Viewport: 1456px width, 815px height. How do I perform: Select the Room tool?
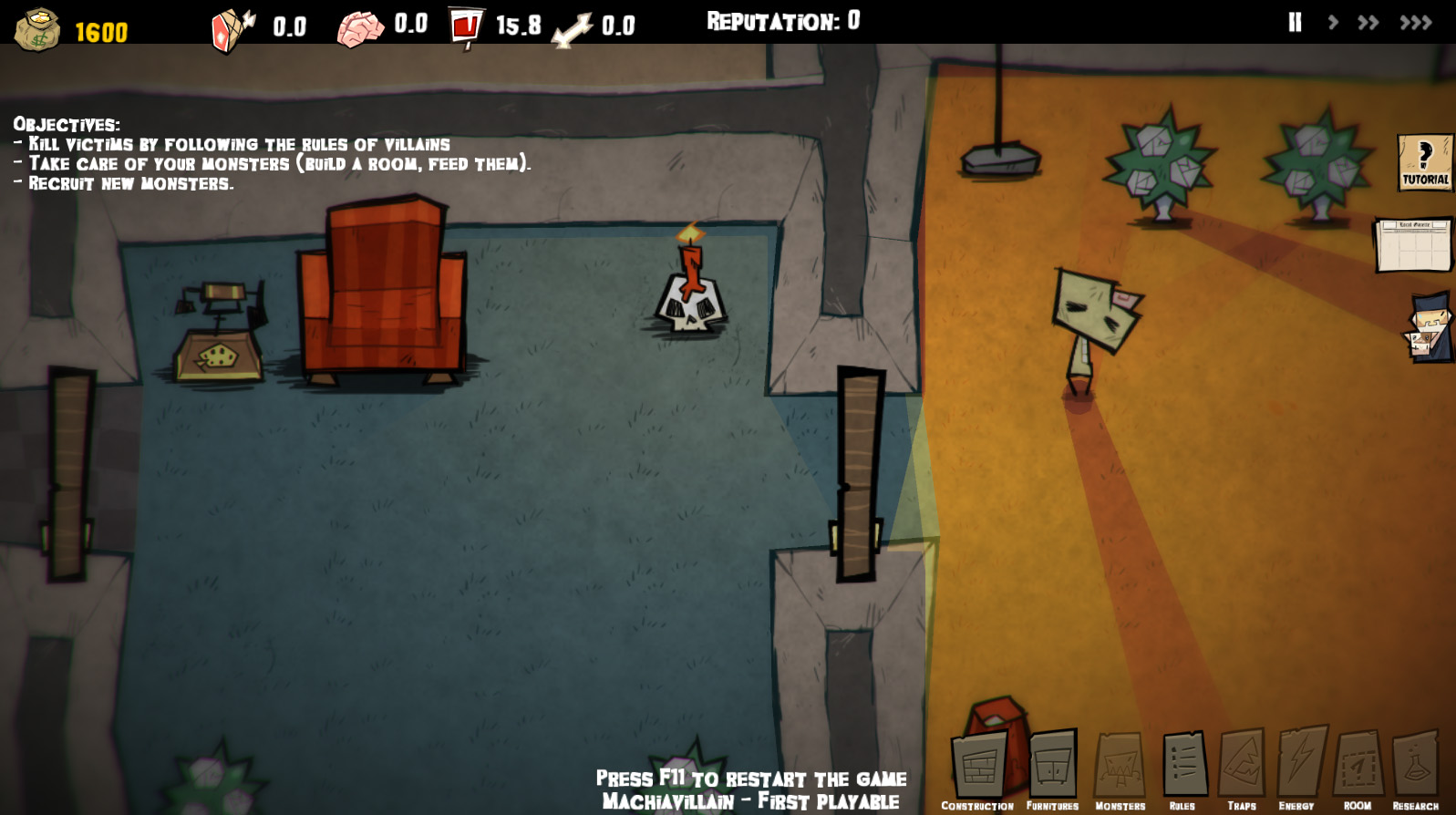click(1358, 768)
